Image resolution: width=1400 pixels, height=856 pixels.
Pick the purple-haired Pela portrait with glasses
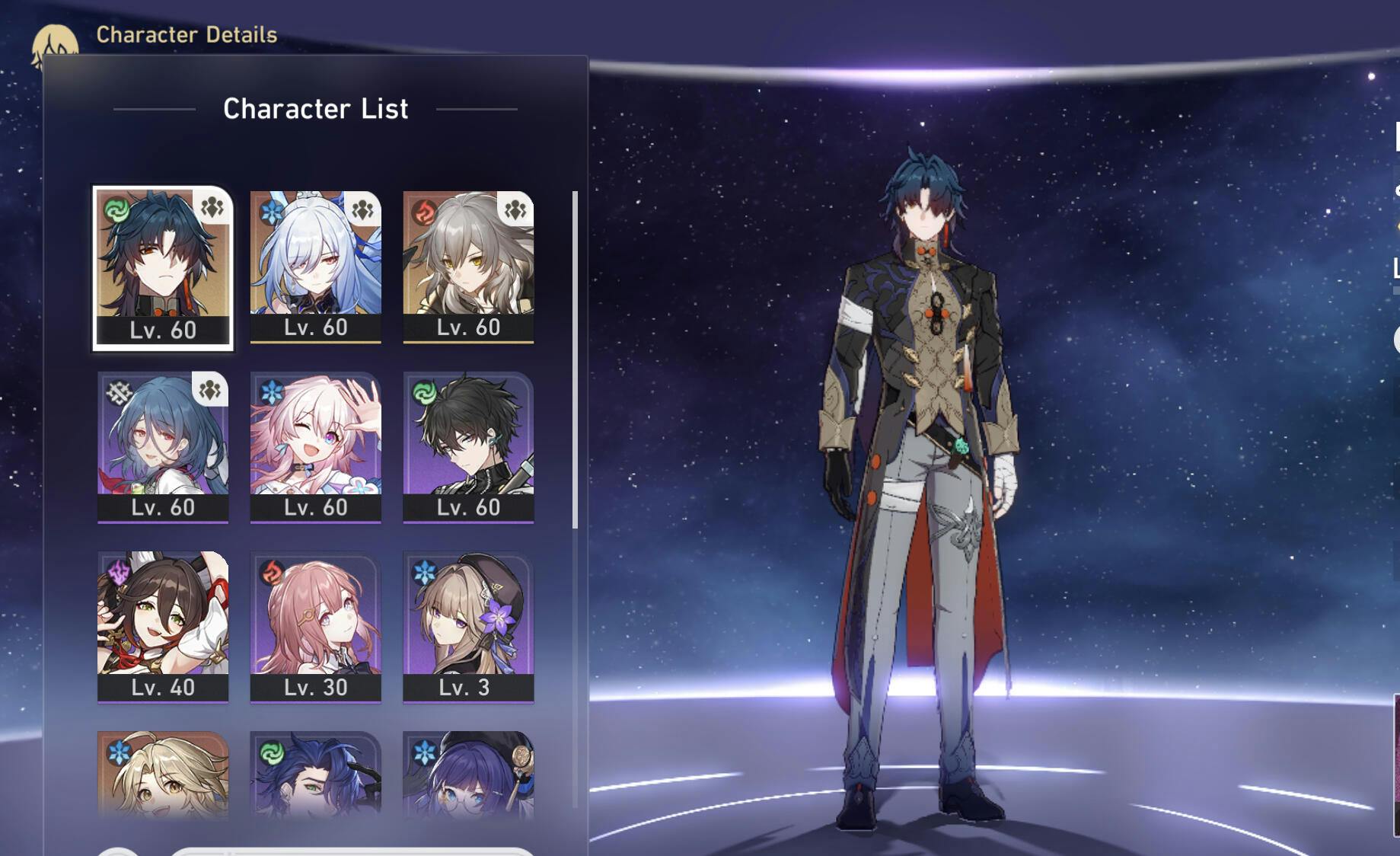468,773
